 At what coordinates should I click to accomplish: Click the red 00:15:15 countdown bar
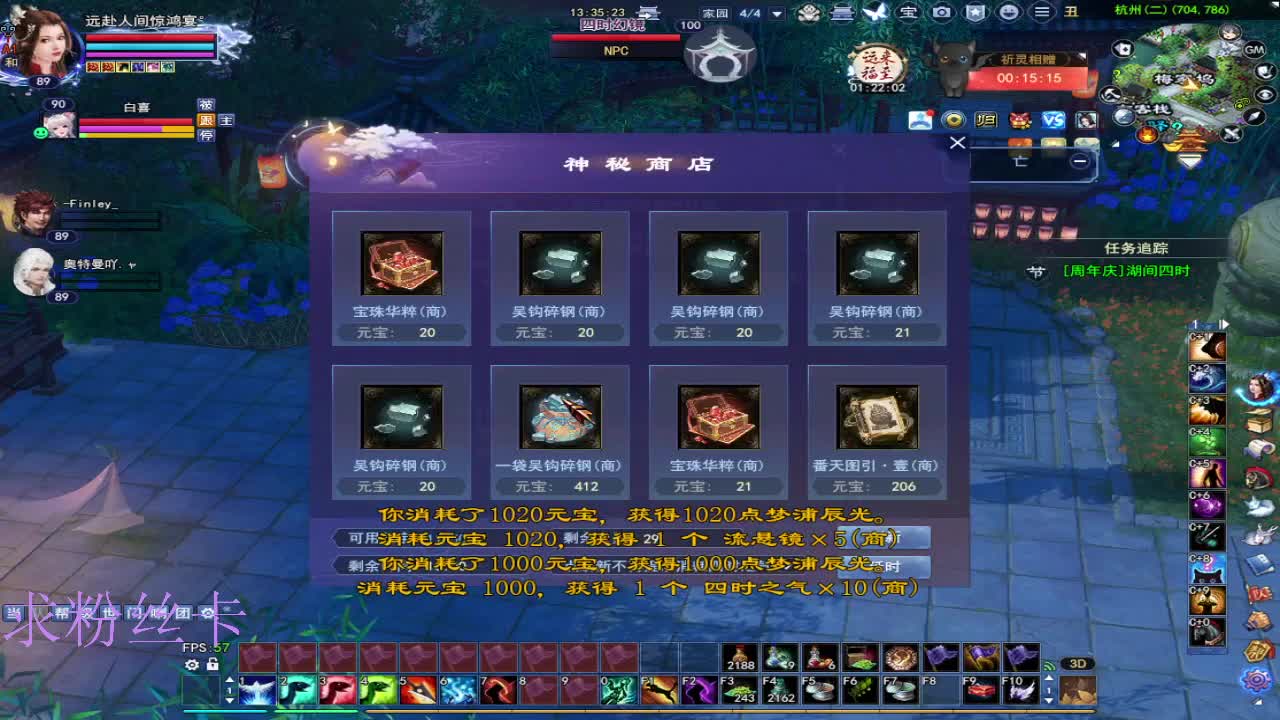coord(1028,77)
